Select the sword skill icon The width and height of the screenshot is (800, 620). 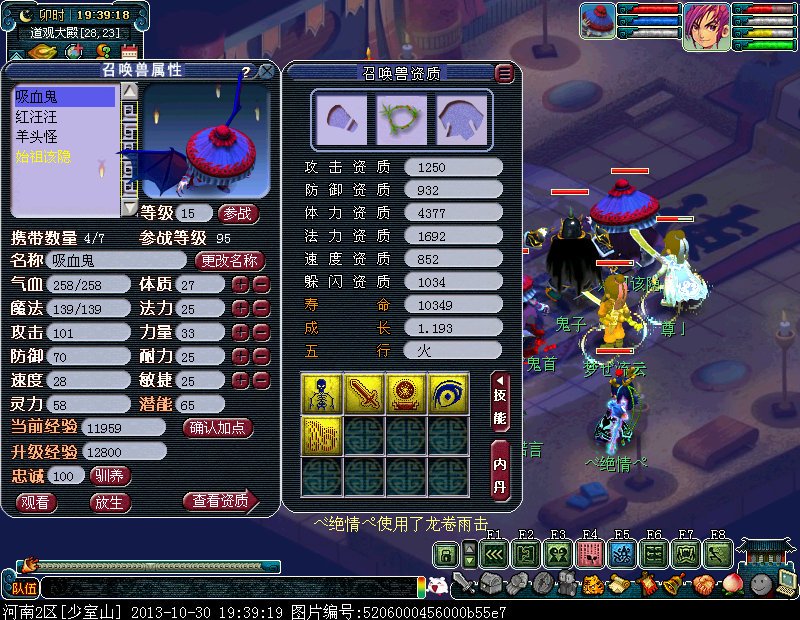[364, 394]
